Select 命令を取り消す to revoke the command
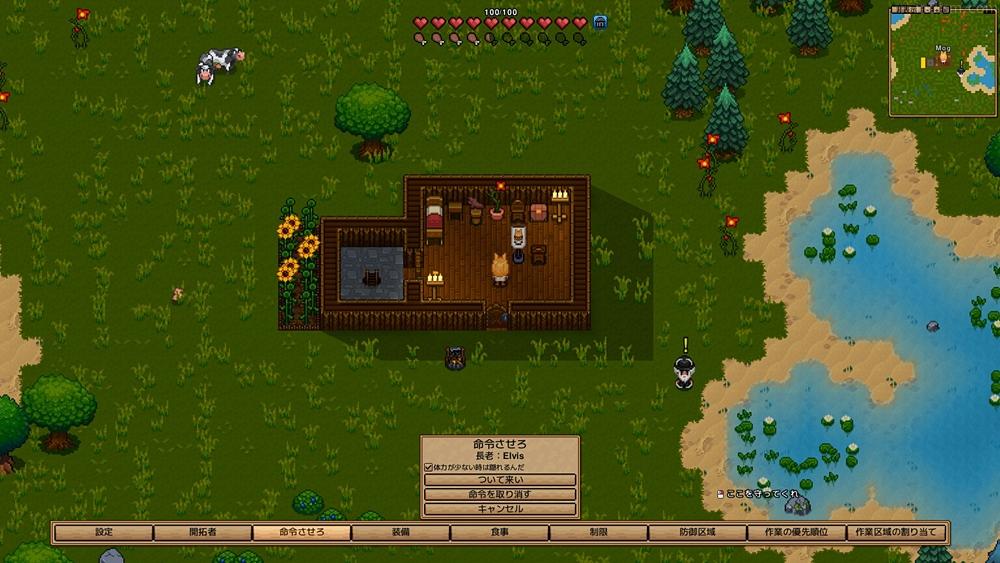The image size is (1000, 563). tap(500, 494)
